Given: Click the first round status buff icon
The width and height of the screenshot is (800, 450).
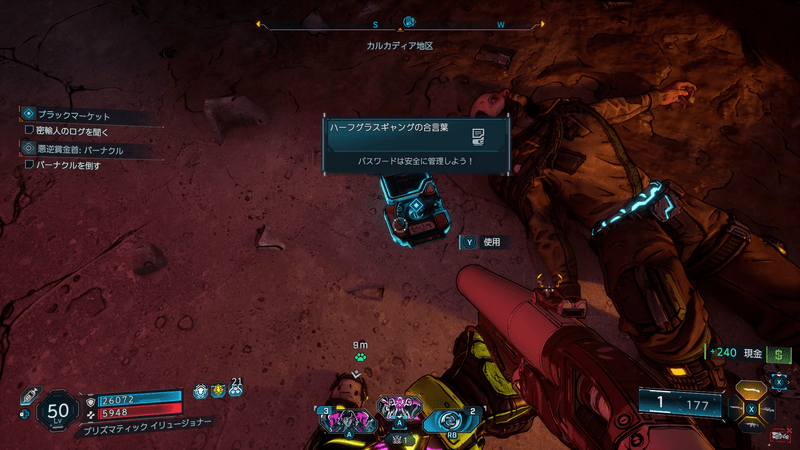Looking at the screenshot, I should [x=200, y=392].
